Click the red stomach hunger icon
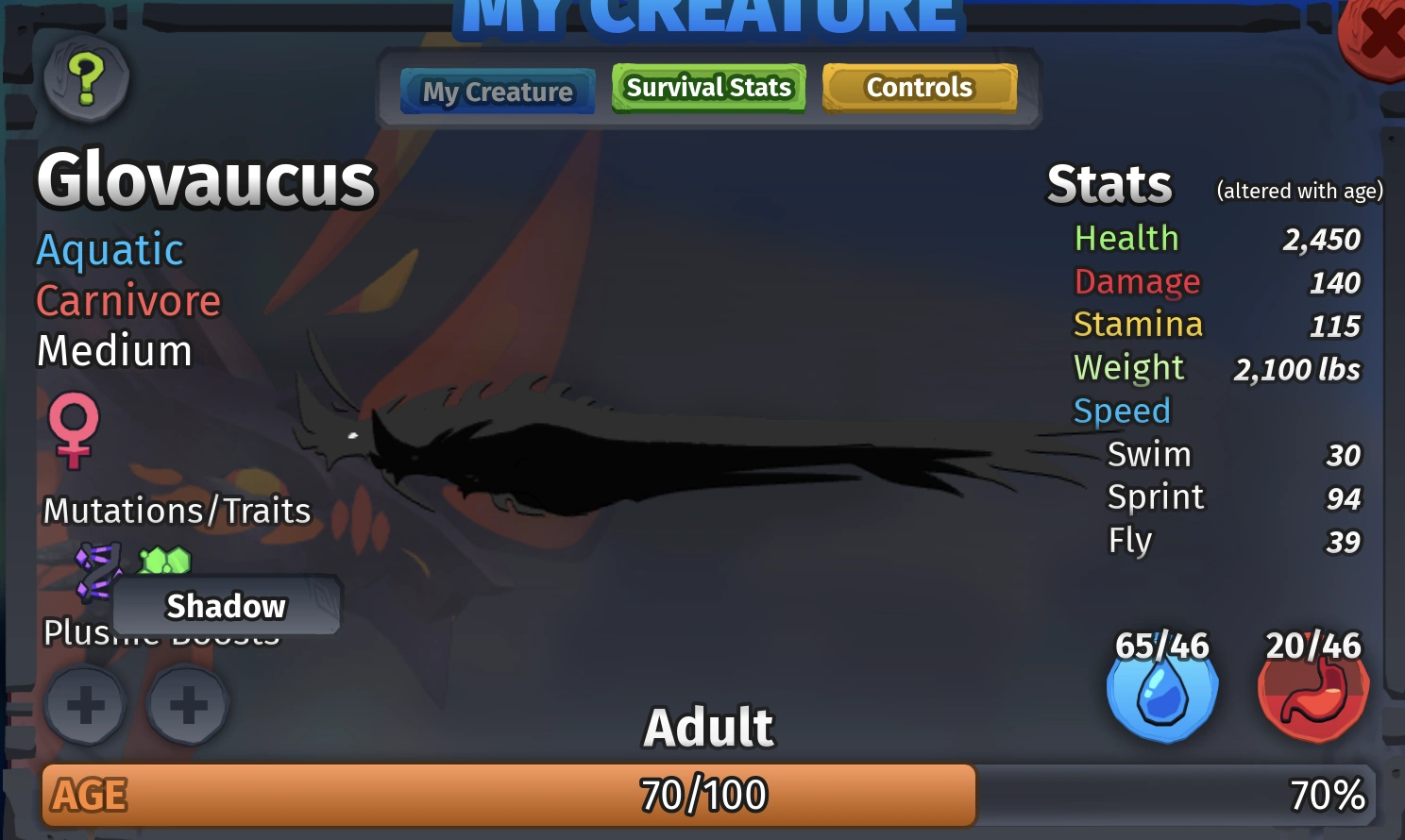 click(1312, 690)
